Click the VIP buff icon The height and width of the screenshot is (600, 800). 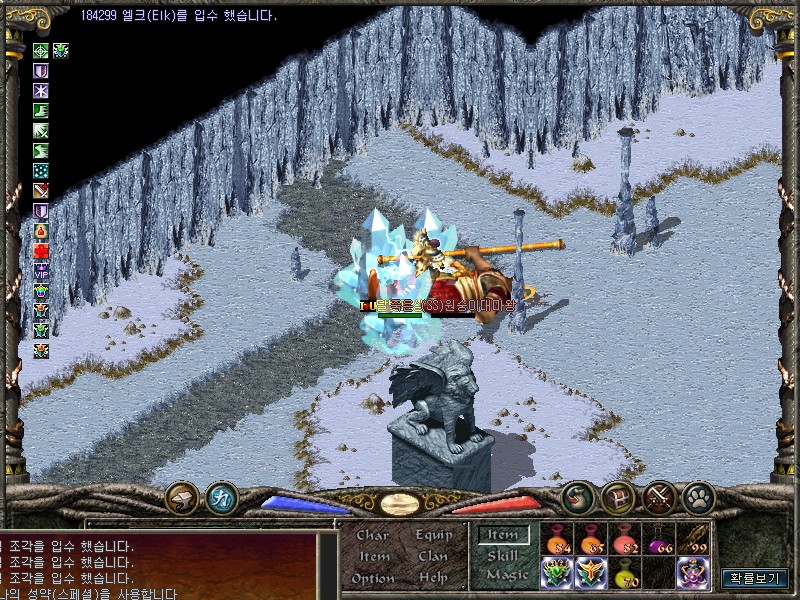point(41,271)
